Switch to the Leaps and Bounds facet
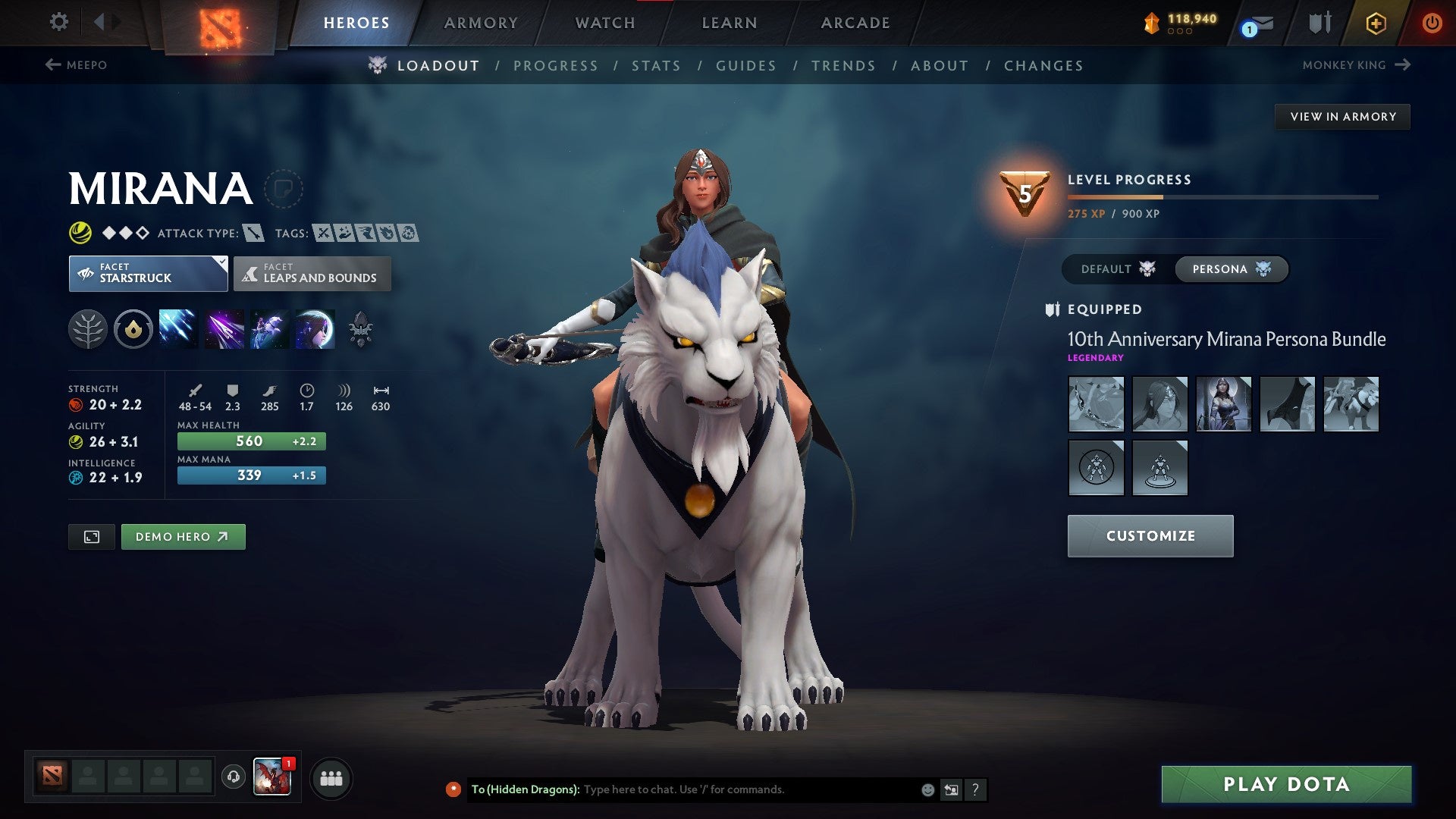Screen dimensions: 1456x819 click(x=312, y=273)
